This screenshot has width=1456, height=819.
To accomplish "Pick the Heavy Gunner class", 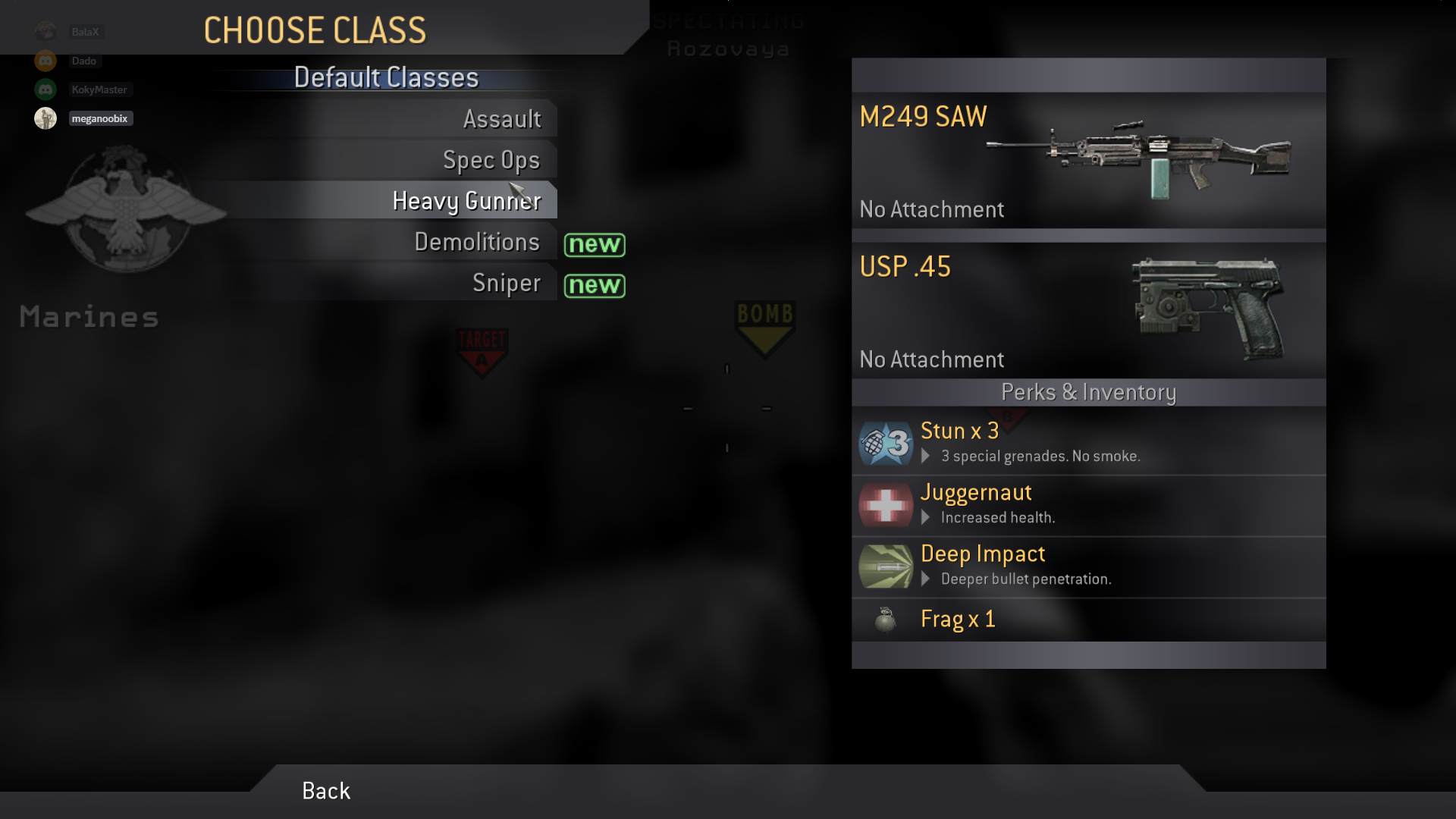I will [466, 201].
